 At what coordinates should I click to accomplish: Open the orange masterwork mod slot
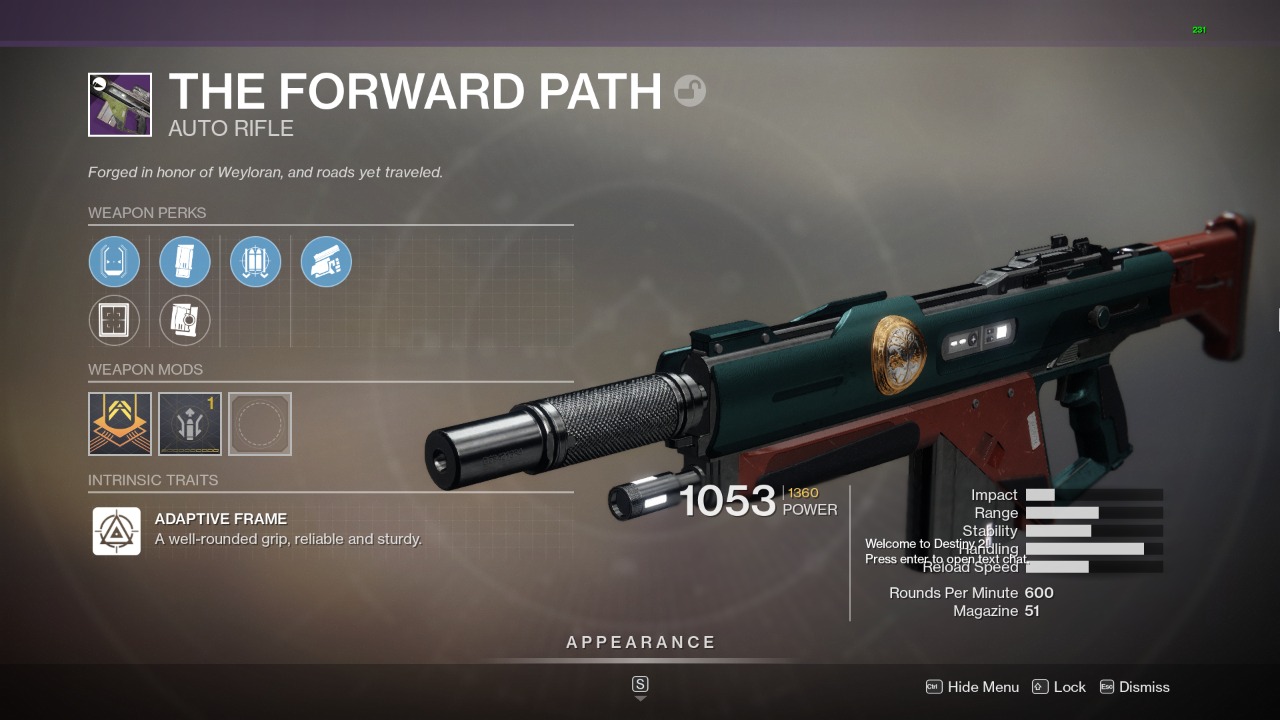coord(119,423)
